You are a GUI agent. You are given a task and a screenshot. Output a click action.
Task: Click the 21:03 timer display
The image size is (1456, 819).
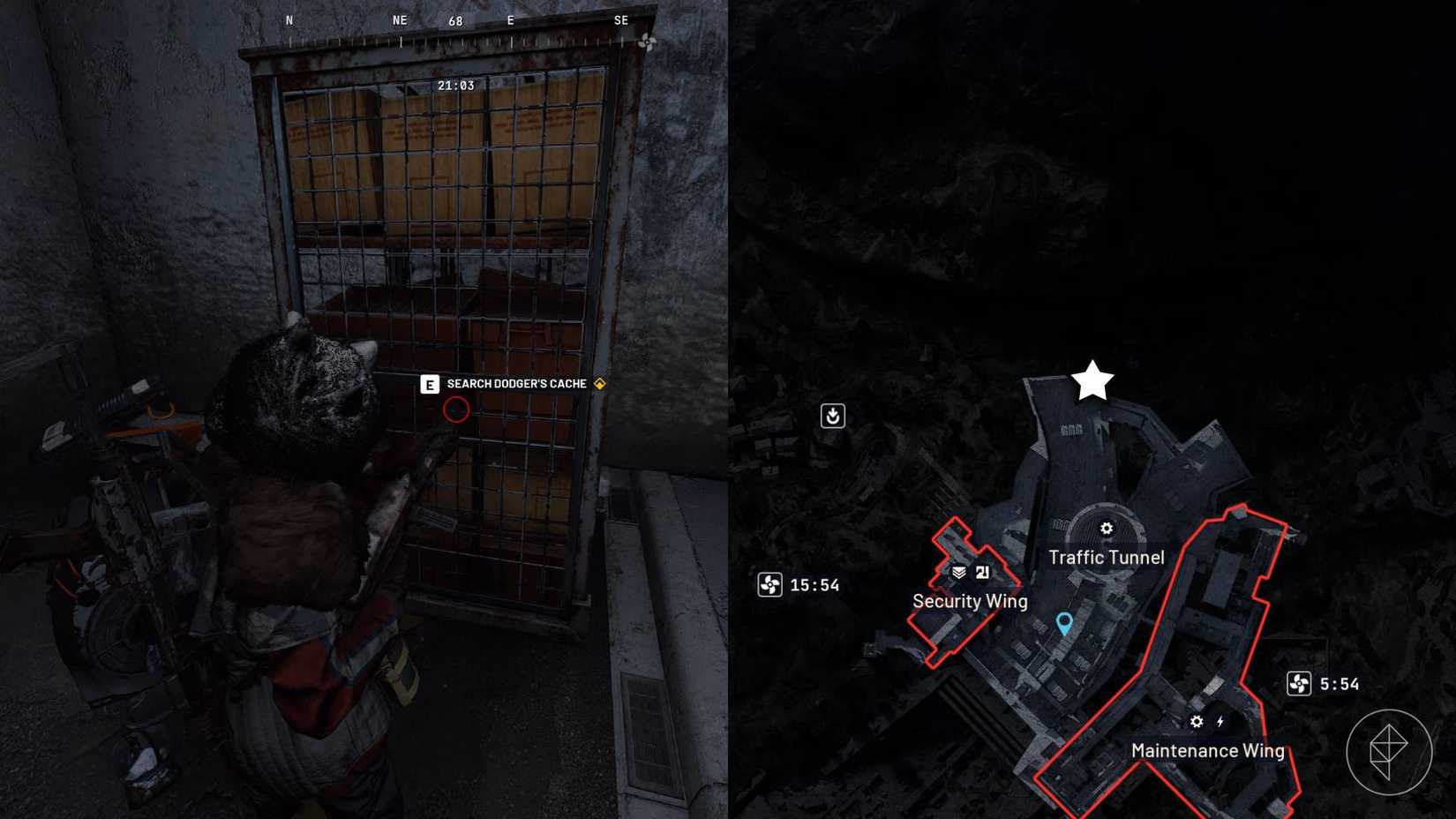pos(455,85)
